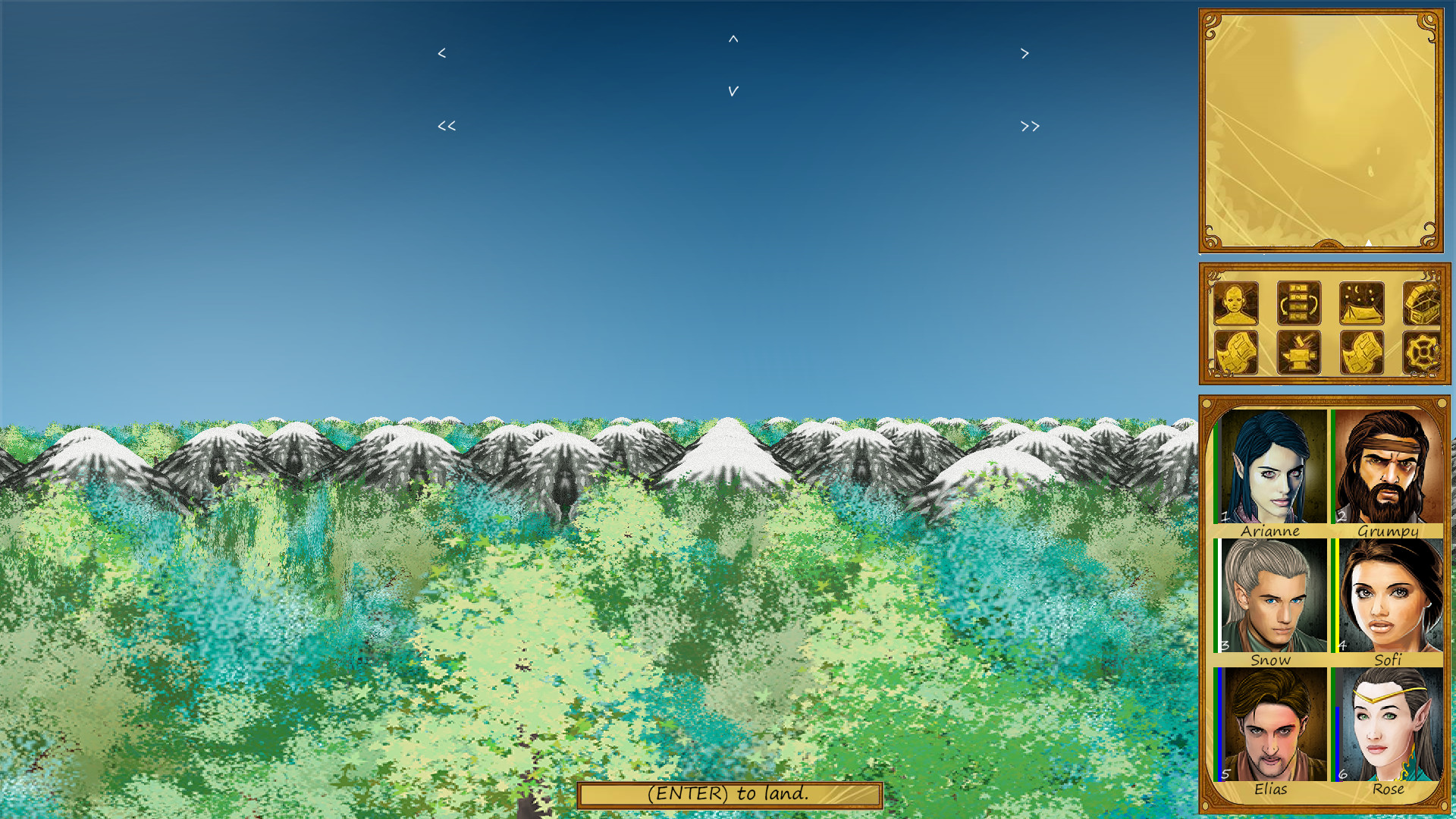
Task: Click the anvil crafting icon
Action: tap(1298, 353)
